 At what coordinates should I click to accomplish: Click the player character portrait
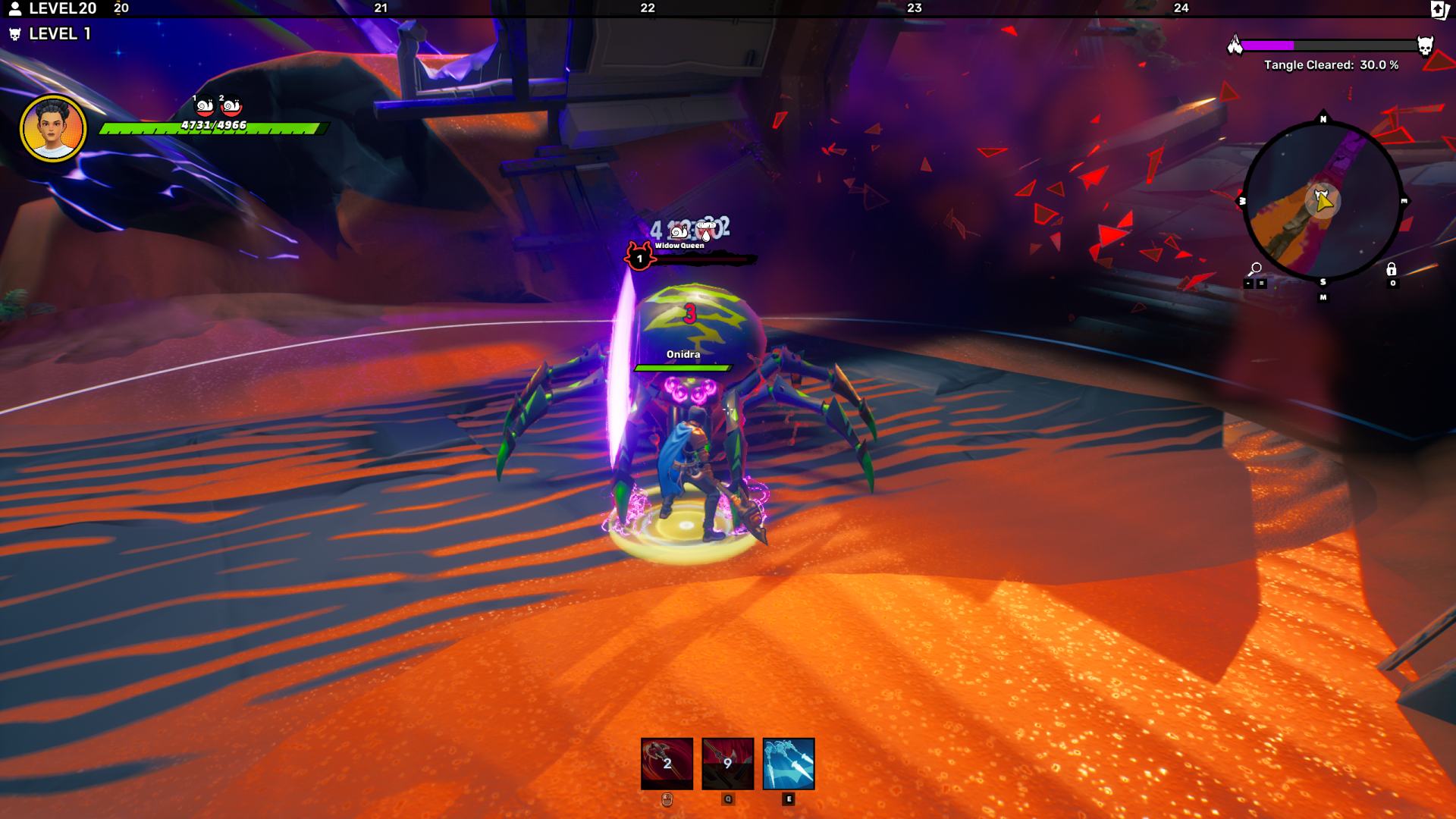click(53, 128)
